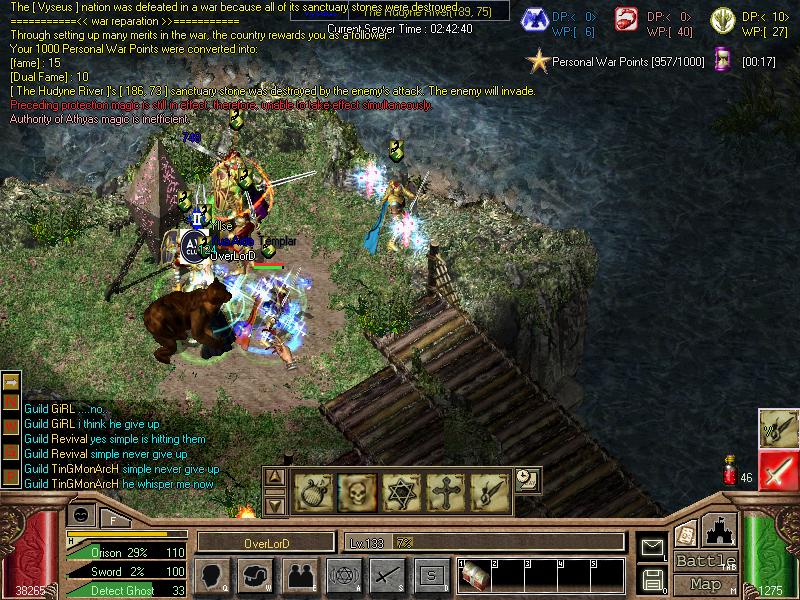
Task: Open the S skill button
Action: point(432,575)
